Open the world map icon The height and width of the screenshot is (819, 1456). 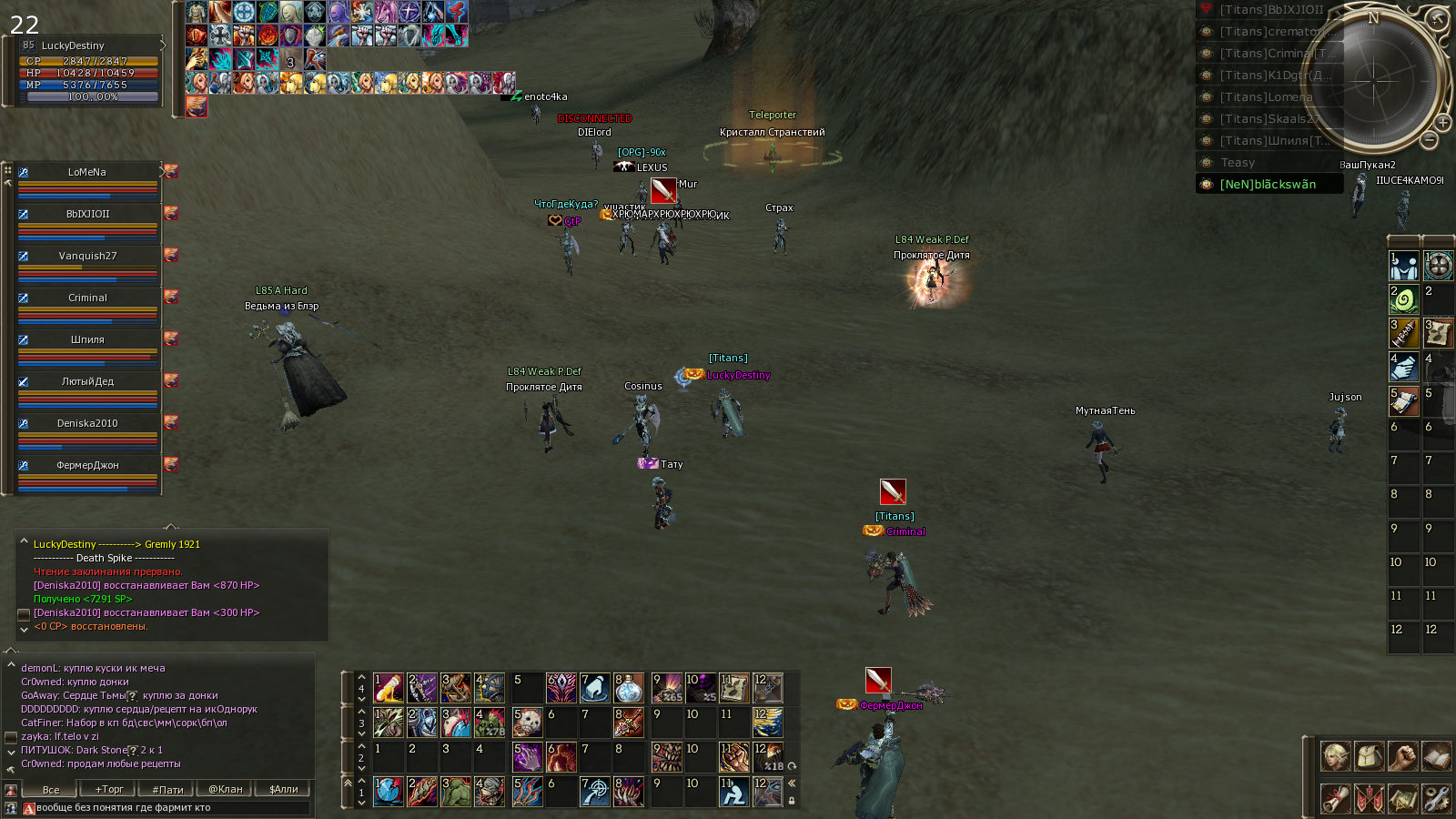[x=1402, y=798]
